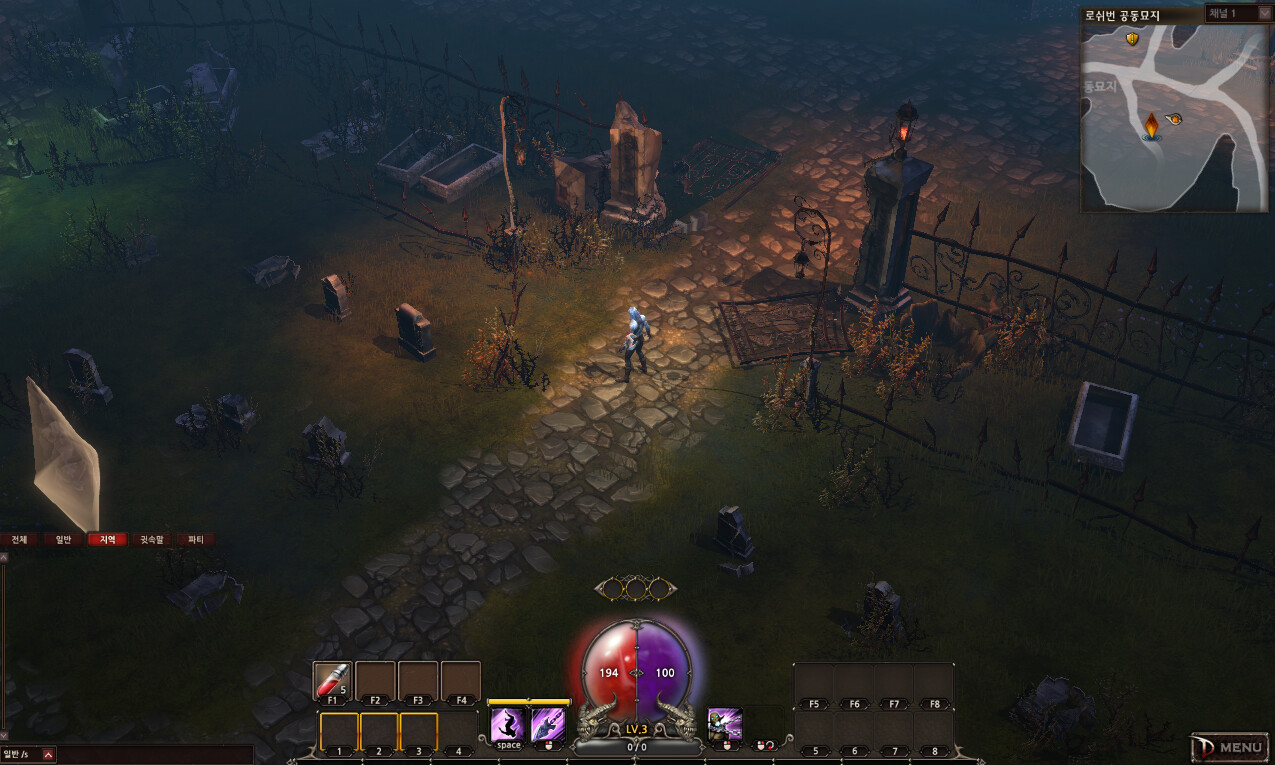
Task: Switch to the 일반 chat tab
Action: tap(63, 539)
